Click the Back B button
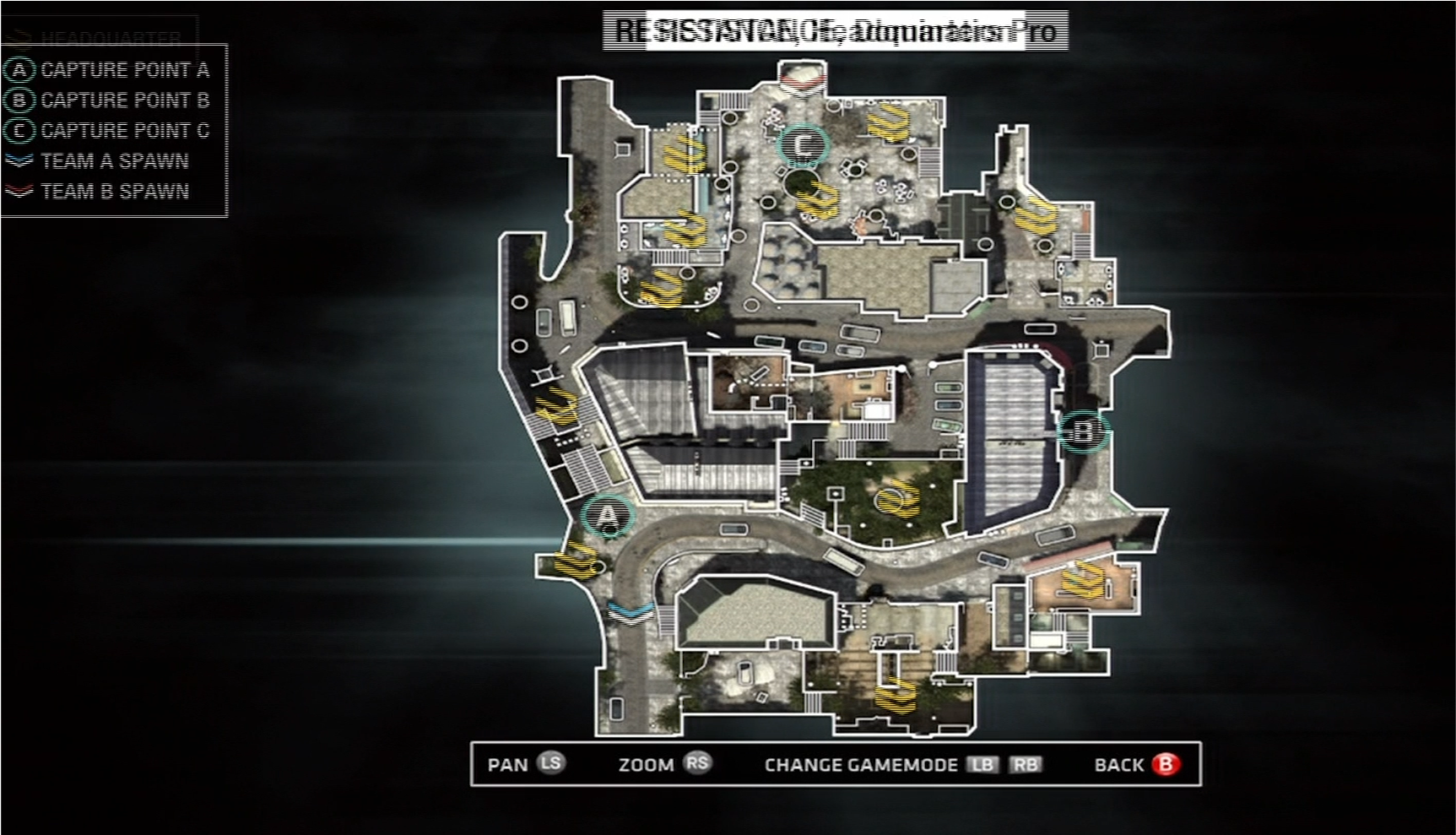 (1167, 765)
